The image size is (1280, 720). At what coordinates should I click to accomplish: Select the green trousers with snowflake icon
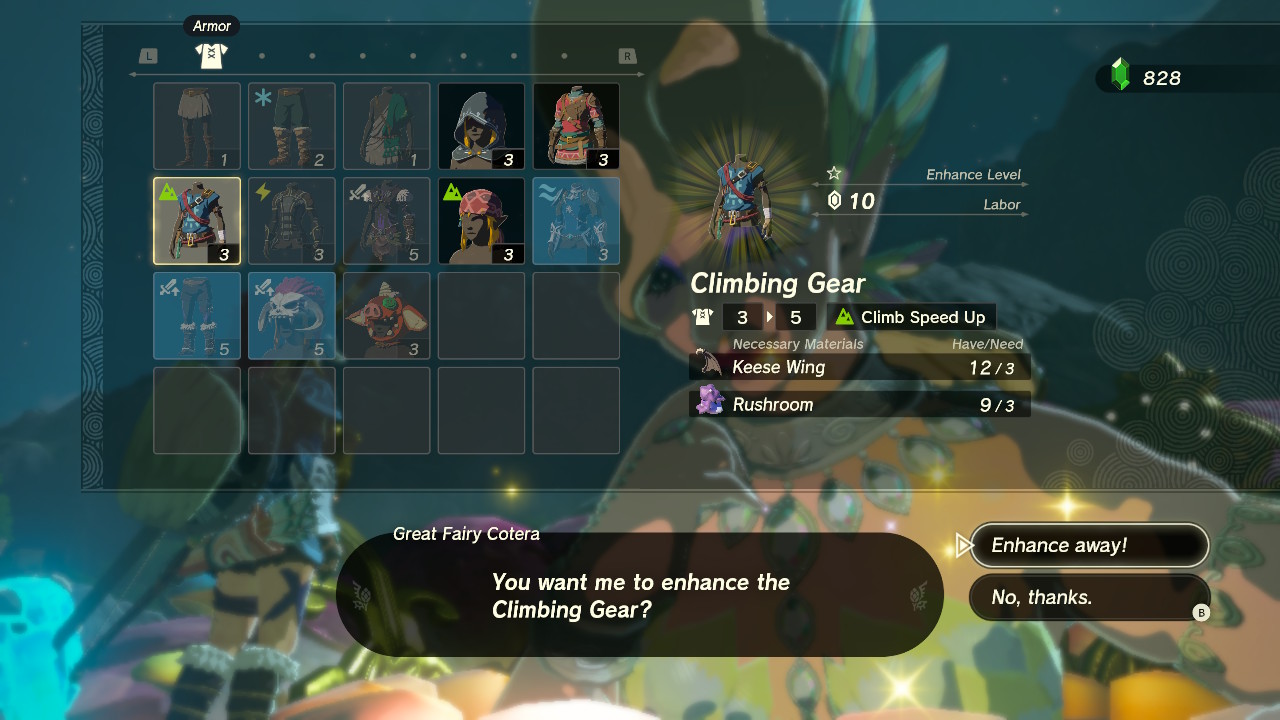291,126
